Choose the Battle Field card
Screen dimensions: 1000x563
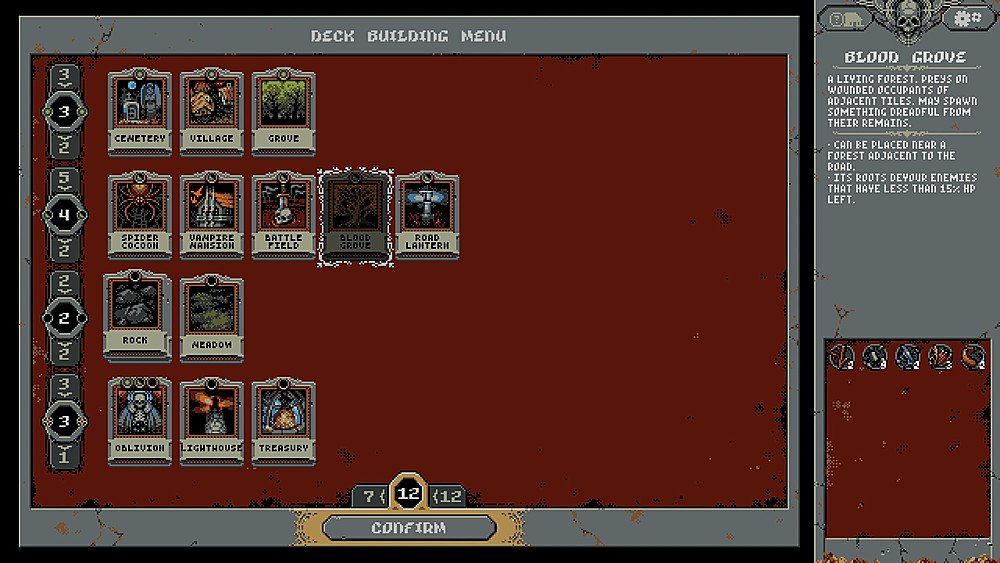tap(283, 215)
